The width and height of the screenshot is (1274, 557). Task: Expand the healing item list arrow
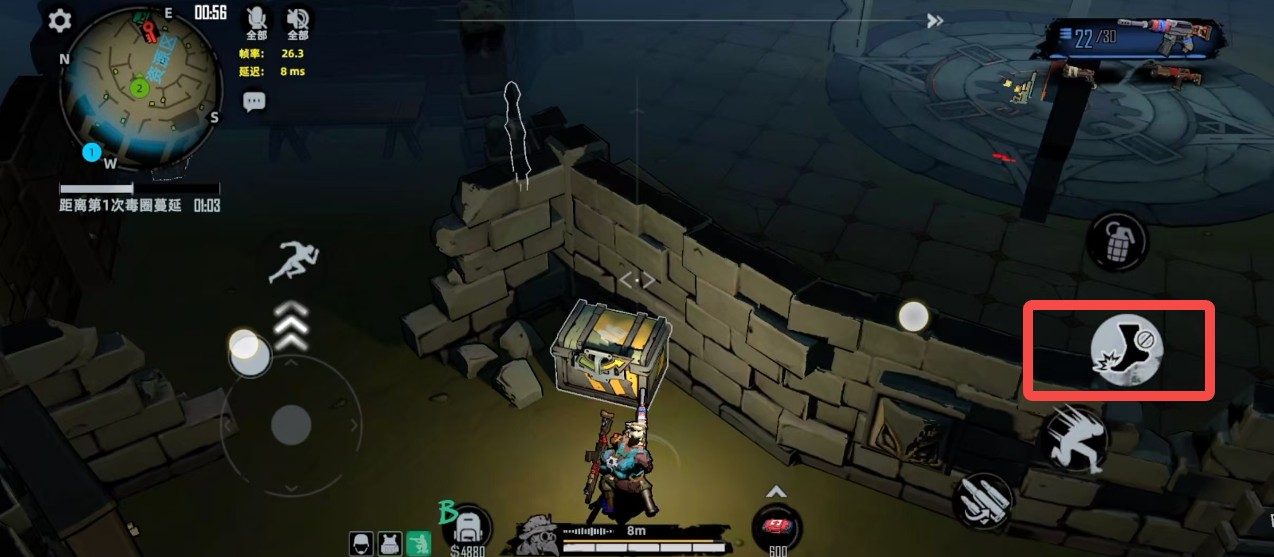[776, 491]
